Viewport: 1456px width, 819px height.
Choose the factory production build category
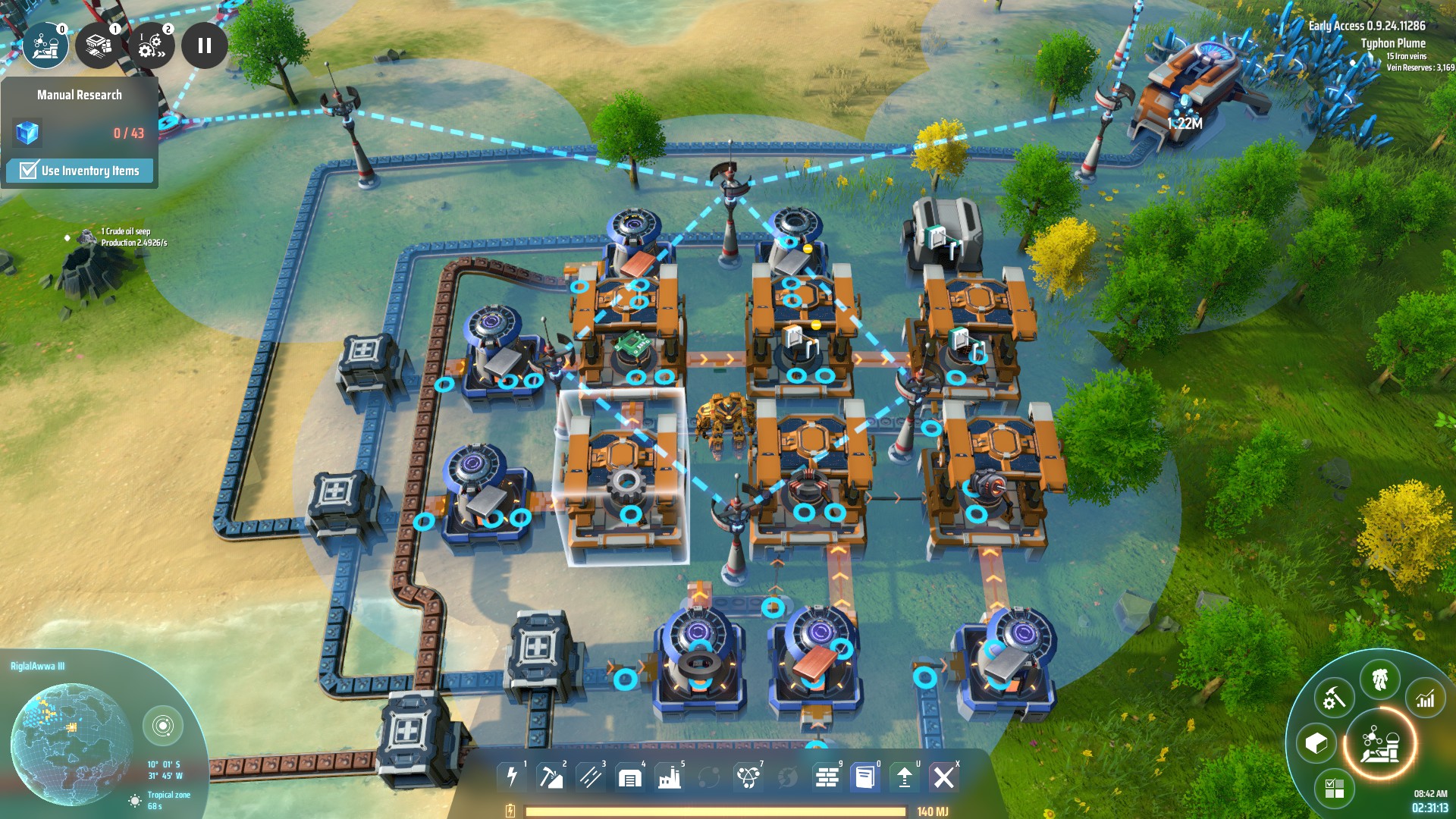point(669,777)
